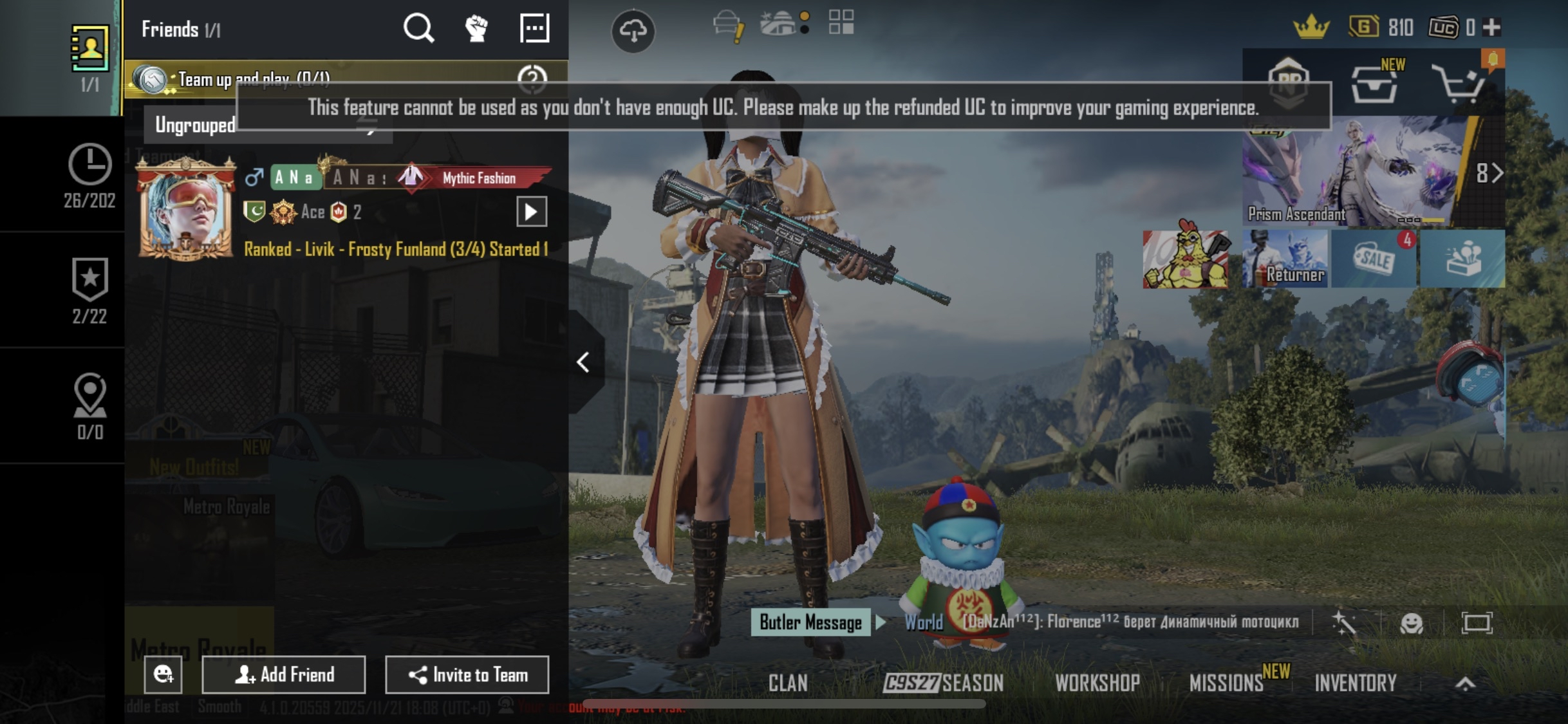Open the nearby players location tab
The width and height of the screenshot is (1568, 724).
89,405
